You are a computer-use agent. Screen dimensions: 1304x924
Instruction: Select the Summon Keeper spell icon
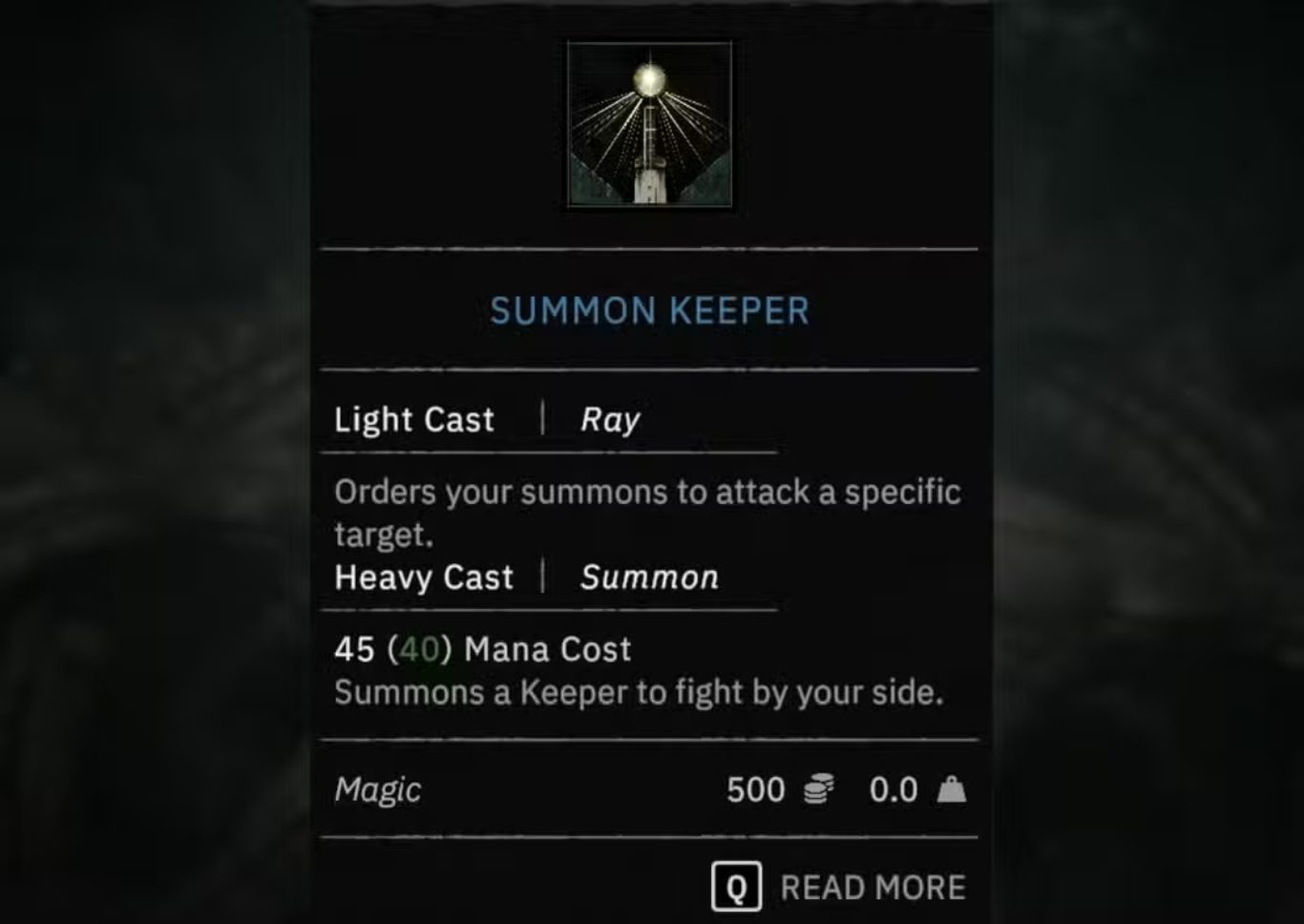649,124
